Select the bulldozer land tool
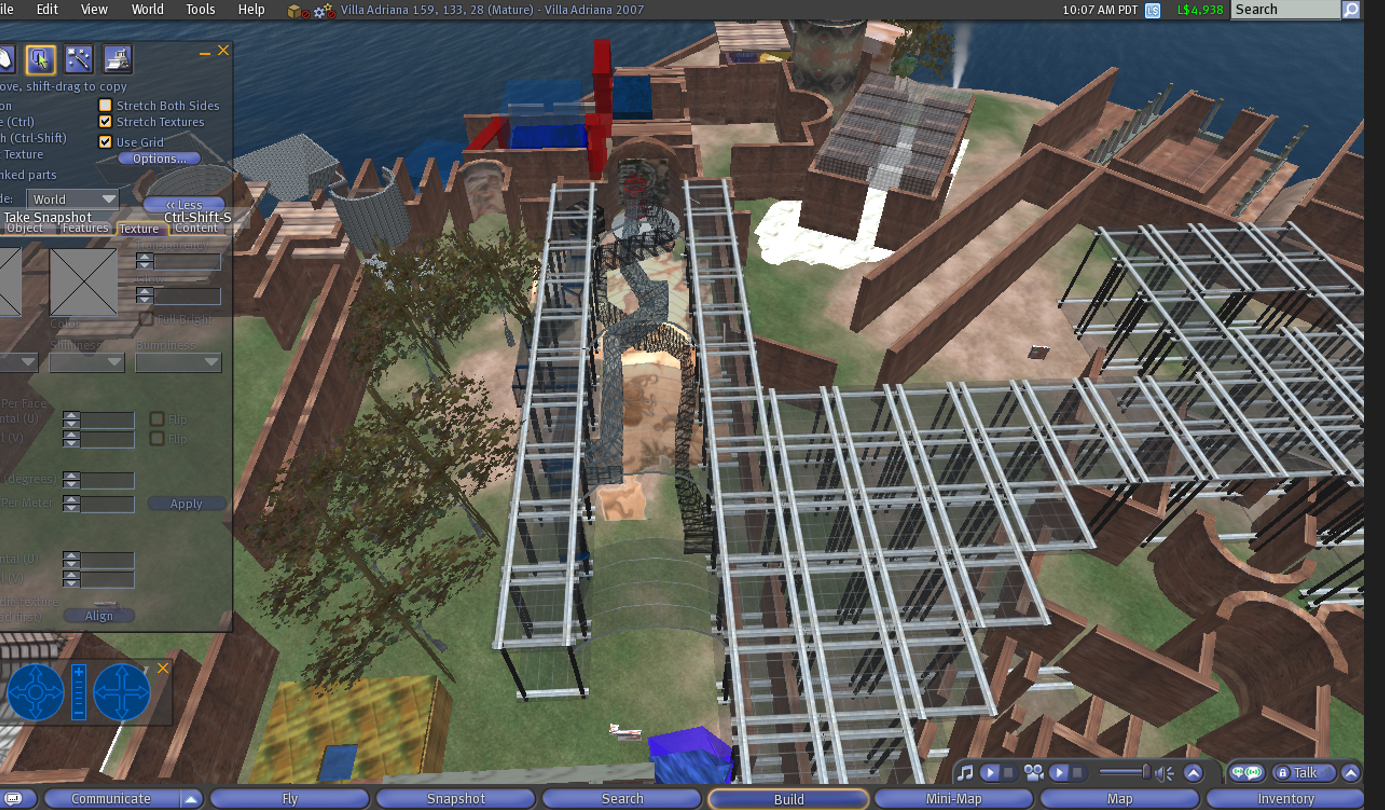This screenshot has height=810, width=1385. pos(117,60)
